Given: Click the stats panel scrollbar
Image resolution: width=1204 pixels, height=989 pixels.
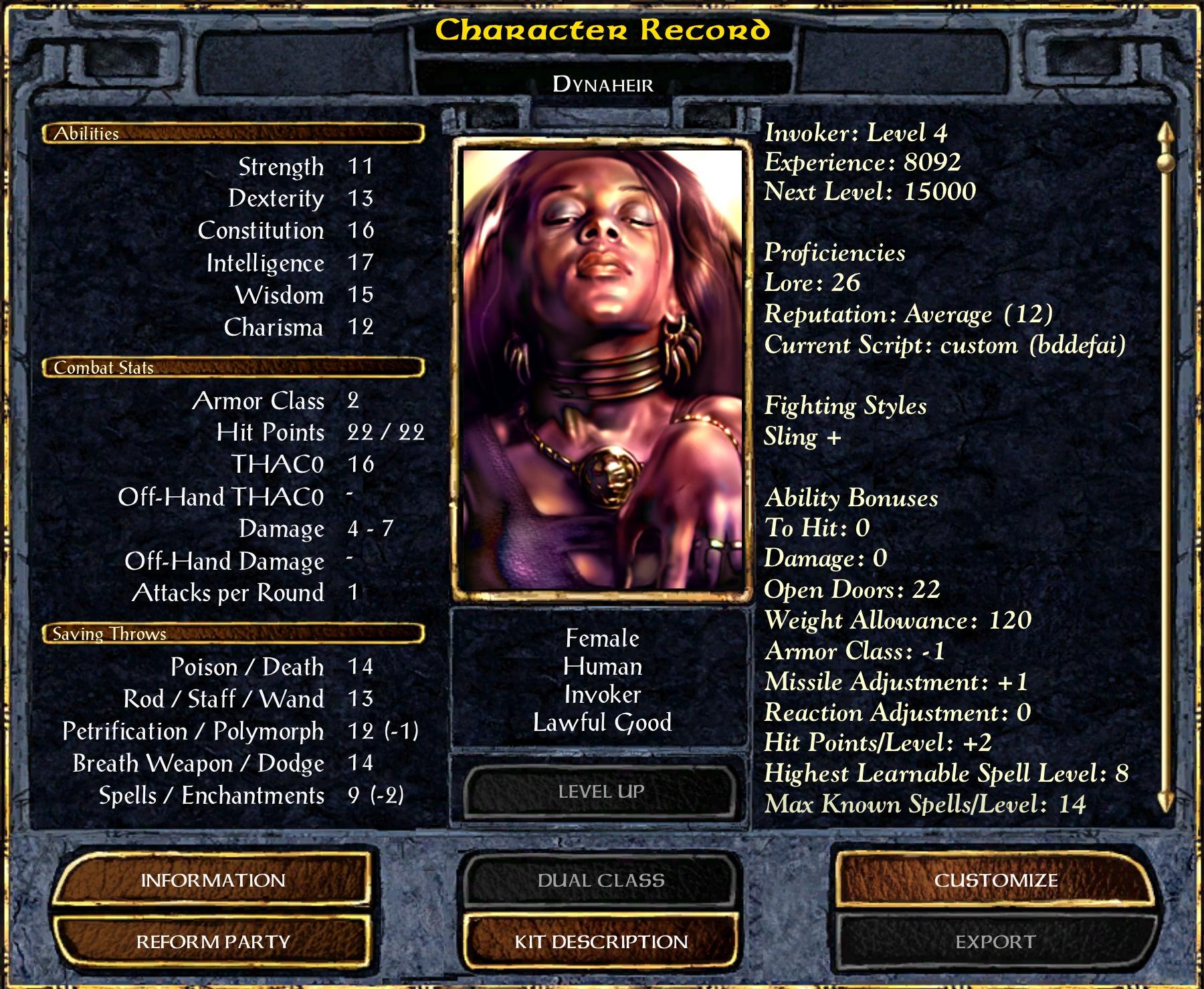Looking at the screenshot, I should tap(1166, 468).
